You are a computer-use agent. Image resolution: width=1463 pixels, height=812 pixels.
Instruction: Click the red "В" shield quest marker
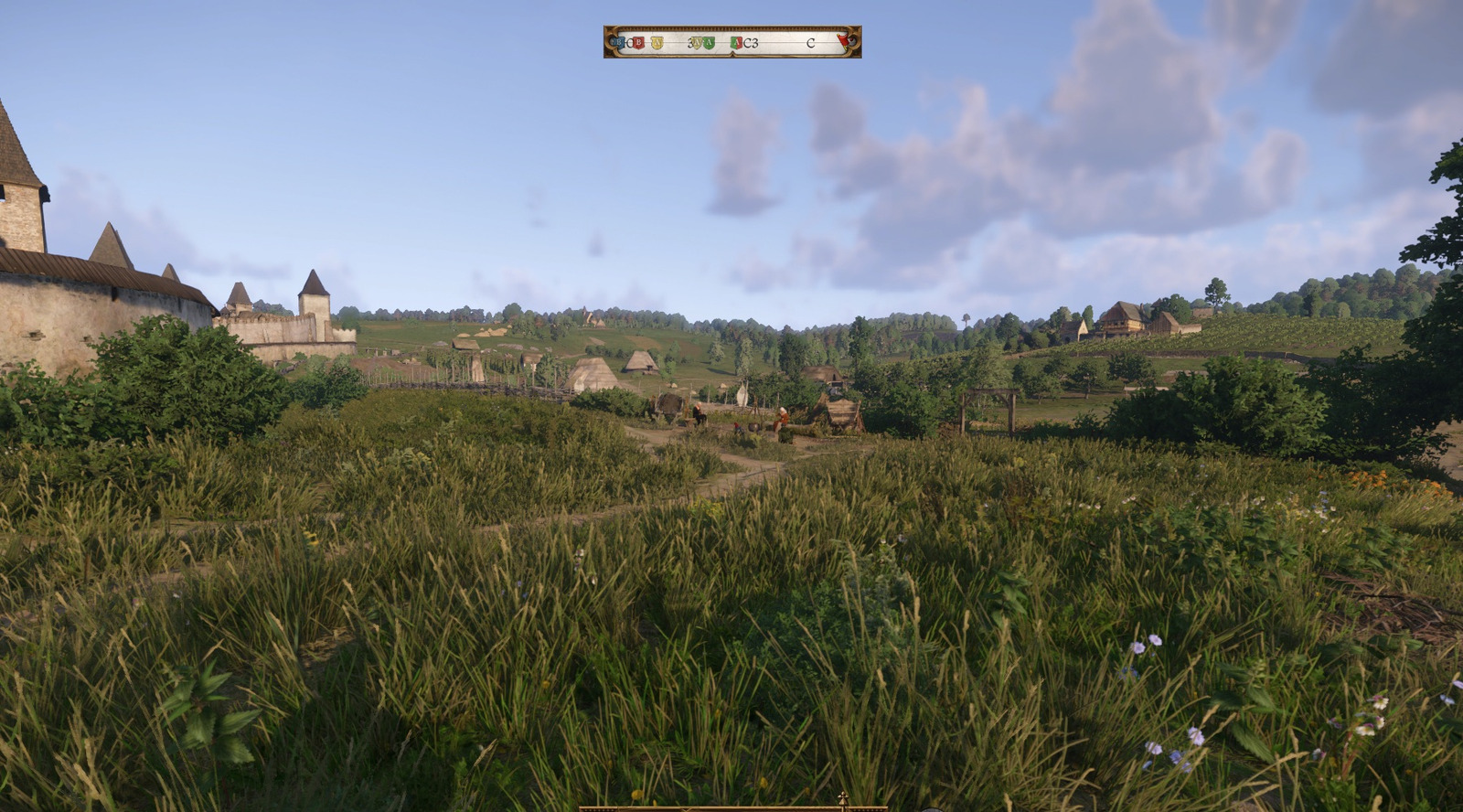tap(638, 43)
